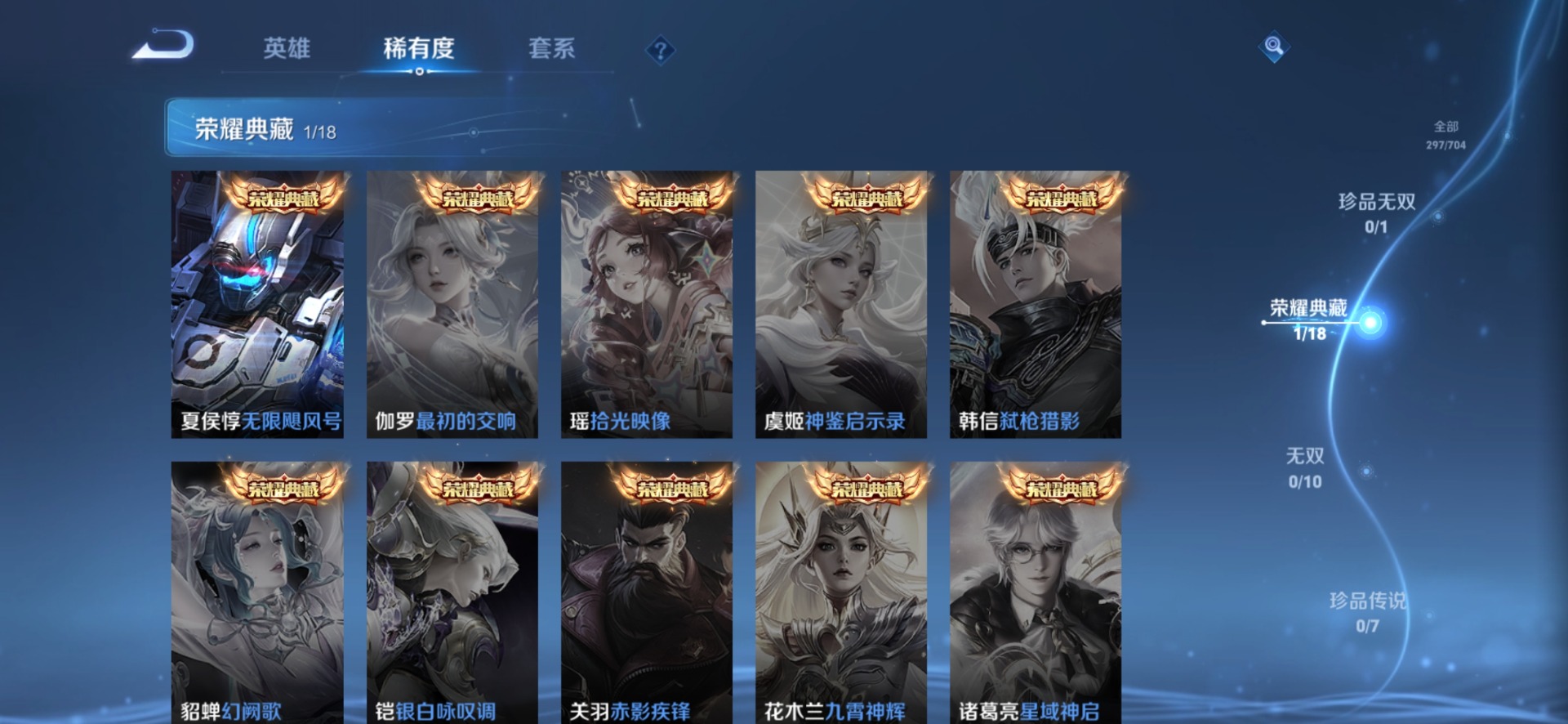Viewport: 1568px width, 724px height.
Task: Choose the 伽罗 最初的交响 skin card
Action: pyautogui.click(x=452, y=304)
